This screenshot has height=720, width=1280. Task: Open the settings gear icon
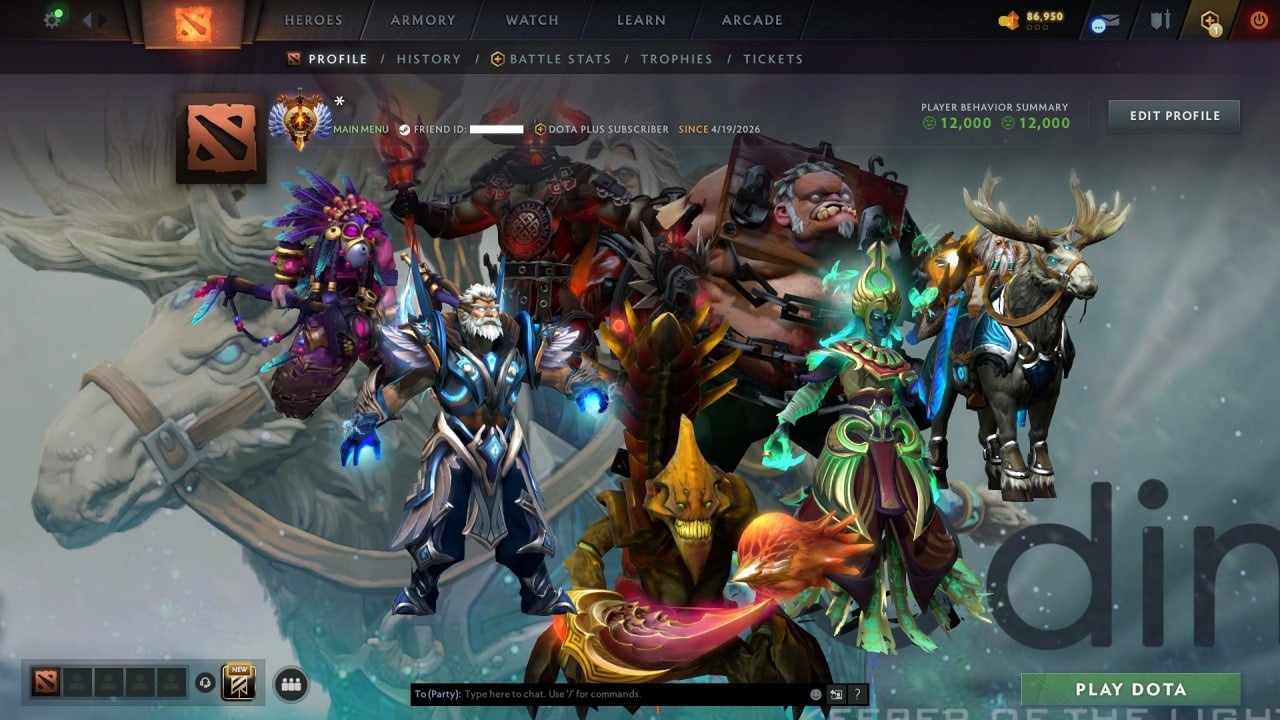pyautogui.click(x=52, y=19)
